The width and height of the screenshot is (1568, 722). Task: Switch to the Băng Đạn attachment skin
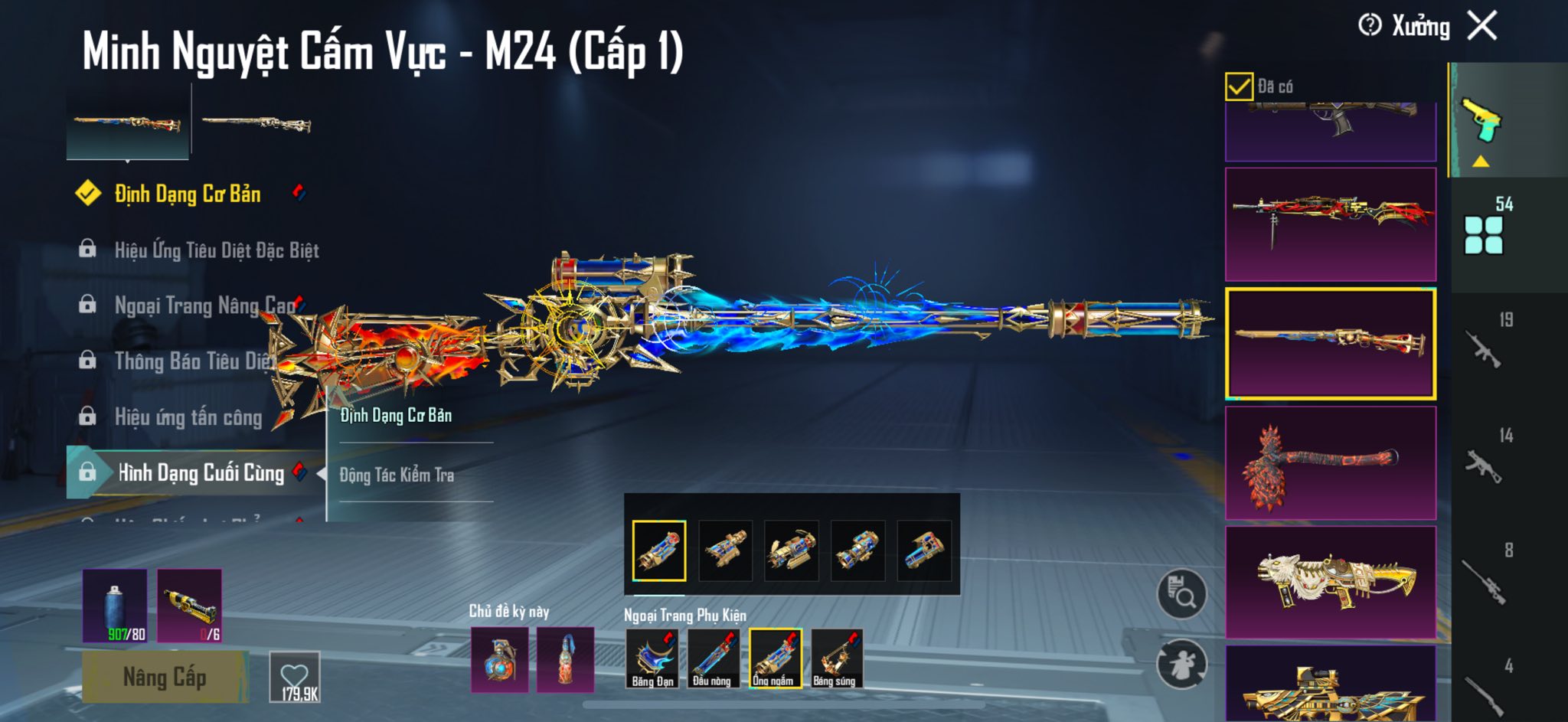click(652, 658)
